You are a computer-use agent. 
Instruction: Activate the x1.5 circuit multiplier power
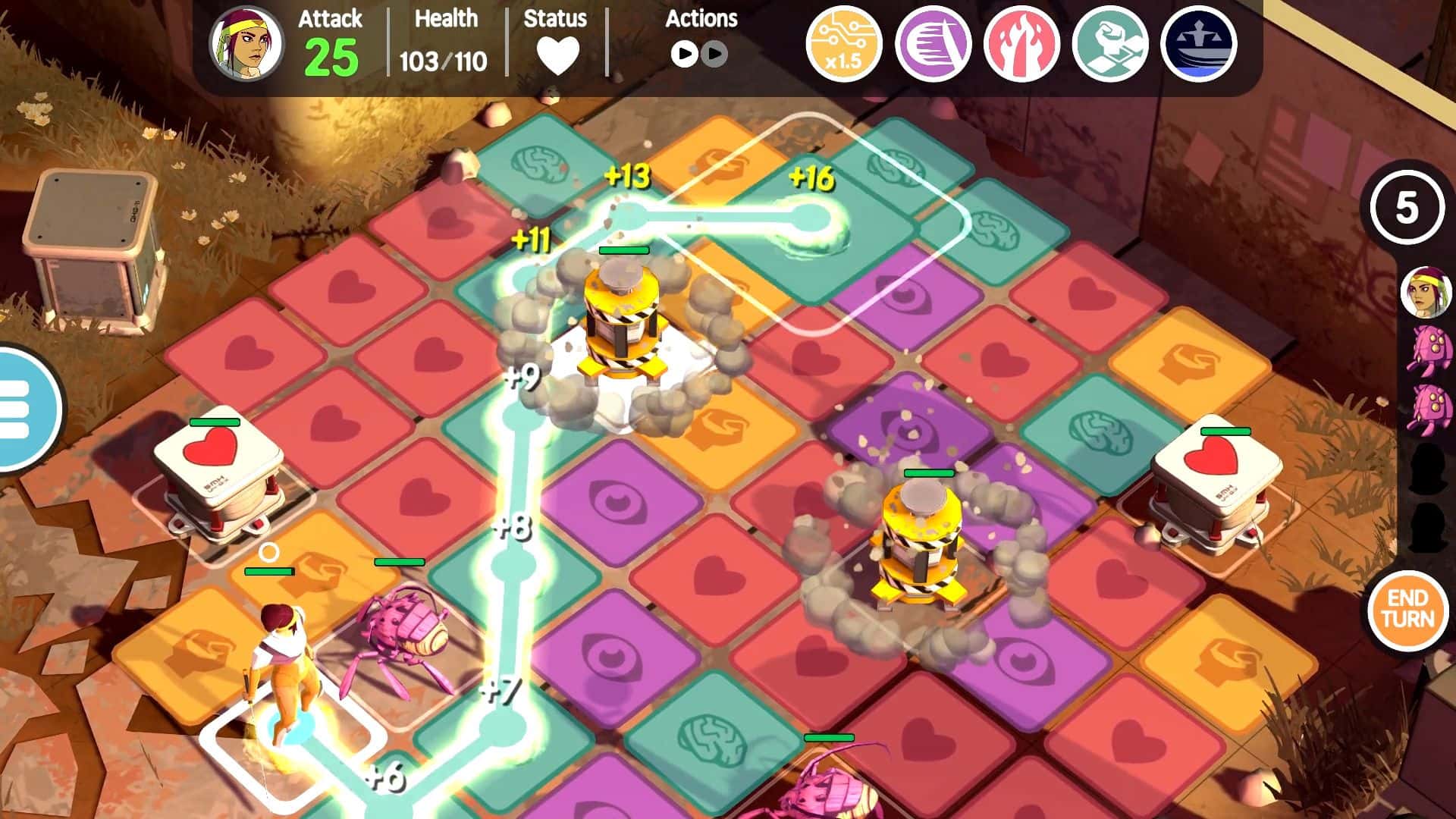point(846,45)
